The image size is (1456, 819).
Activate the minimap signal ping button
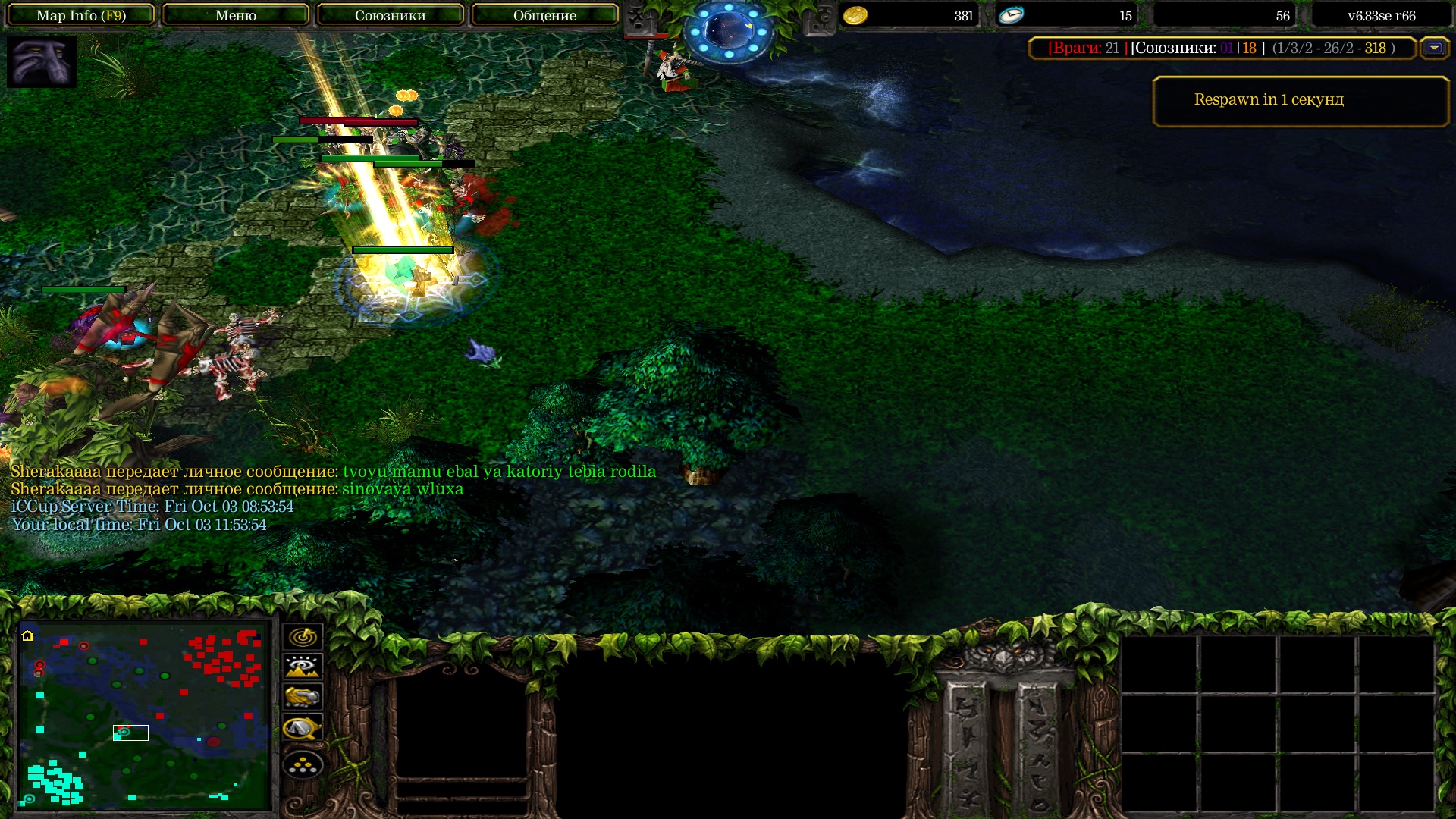click(303, 637)
